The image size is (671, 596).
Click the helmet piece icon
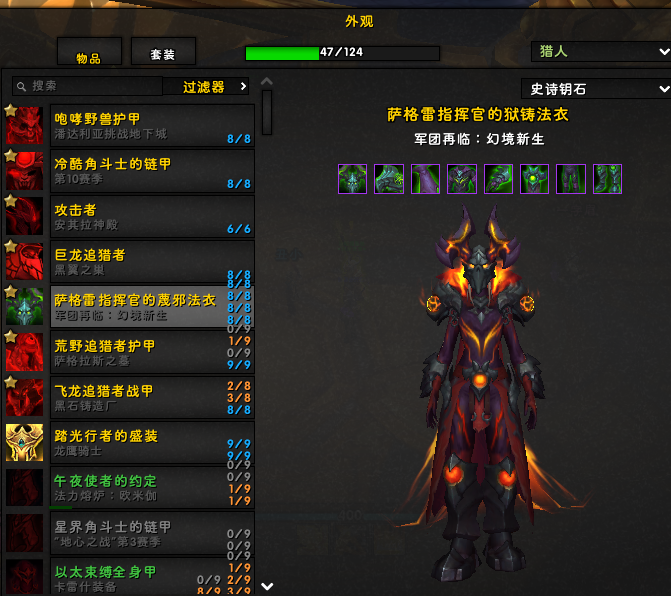353,179
